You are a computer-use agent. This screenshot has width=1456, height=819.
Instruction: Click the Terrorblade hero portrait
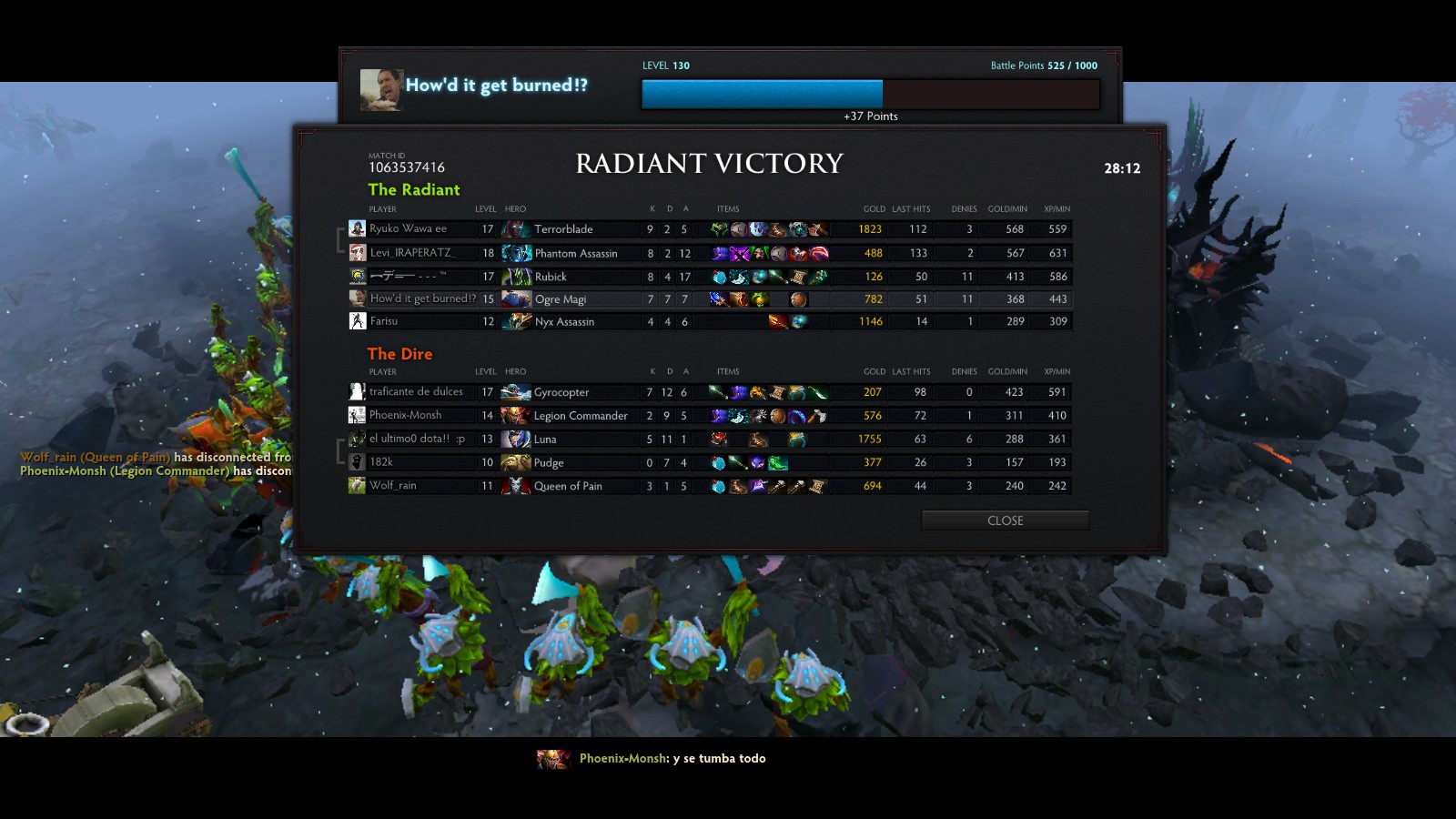coord(517,229)
